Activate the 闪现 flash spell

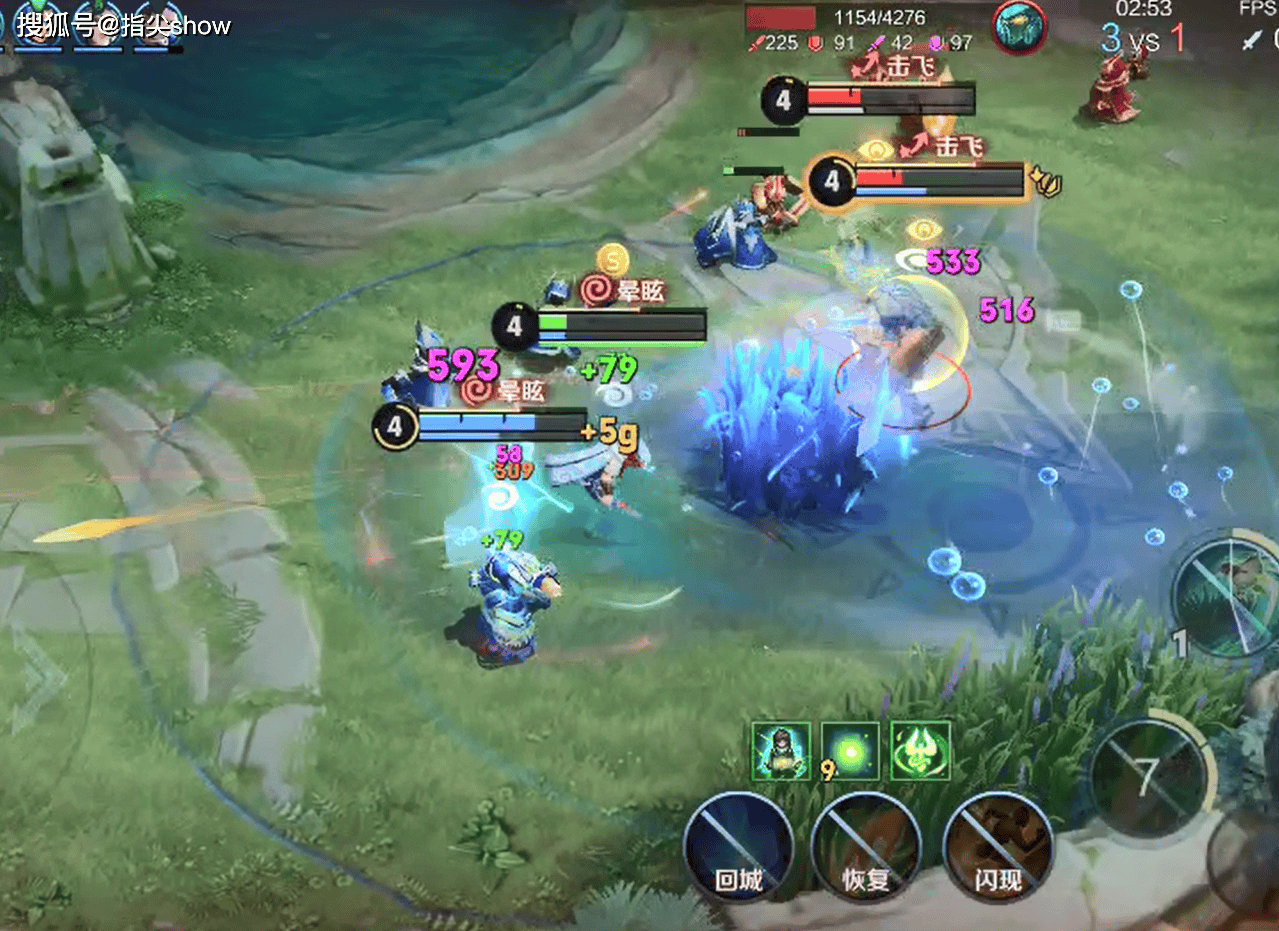pos(998,846)
